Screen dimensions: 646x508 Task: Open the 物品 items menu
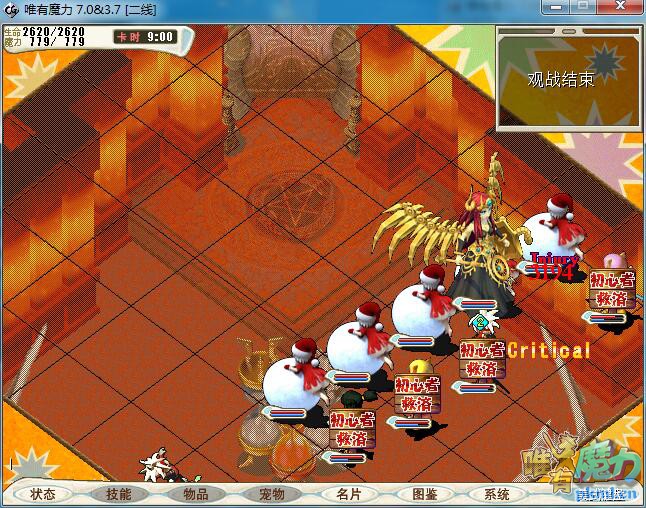click(x=195, y=494)
